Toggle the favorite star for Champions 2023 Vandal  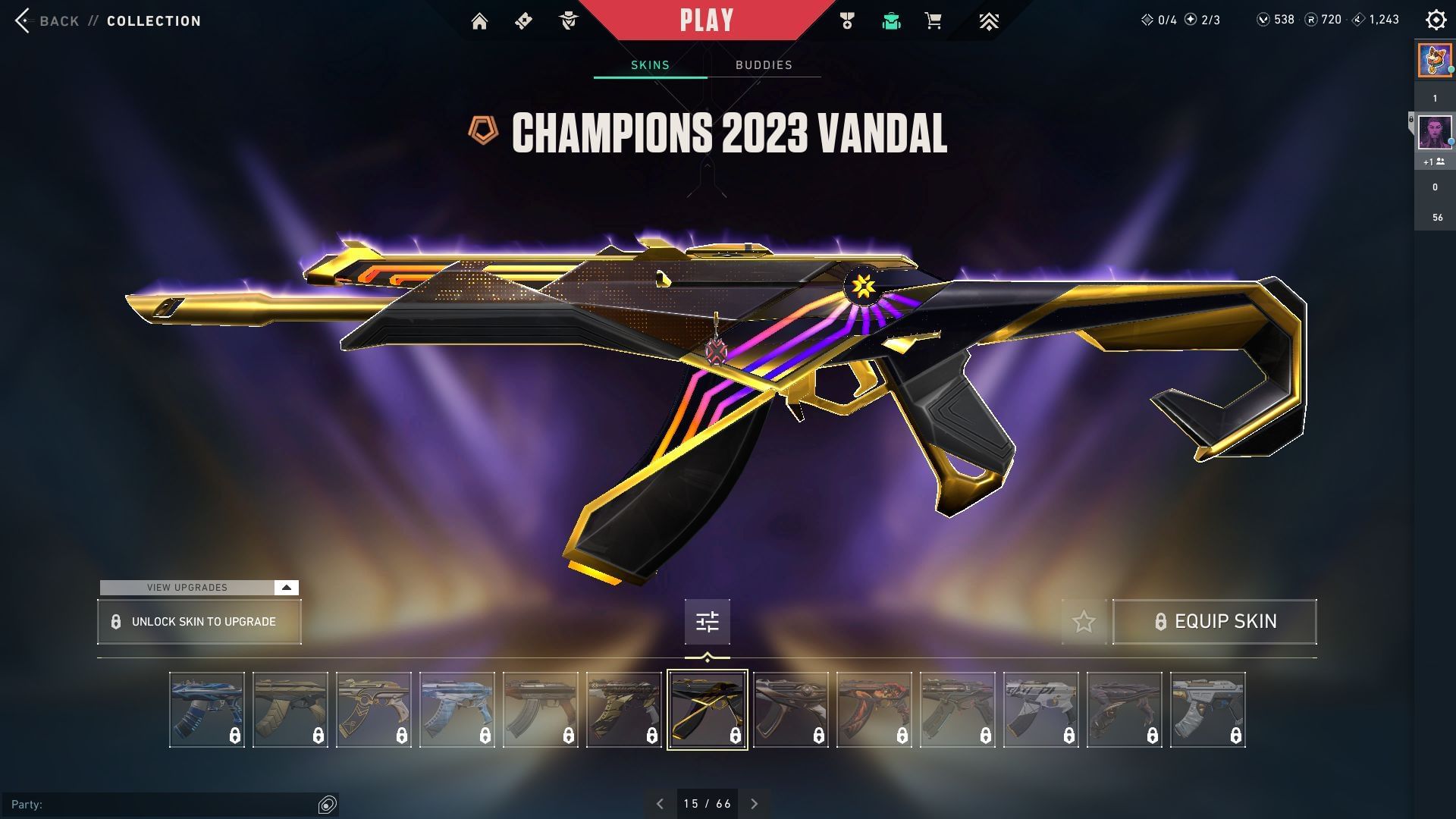pyautogui.click(x=1083, y=621)
